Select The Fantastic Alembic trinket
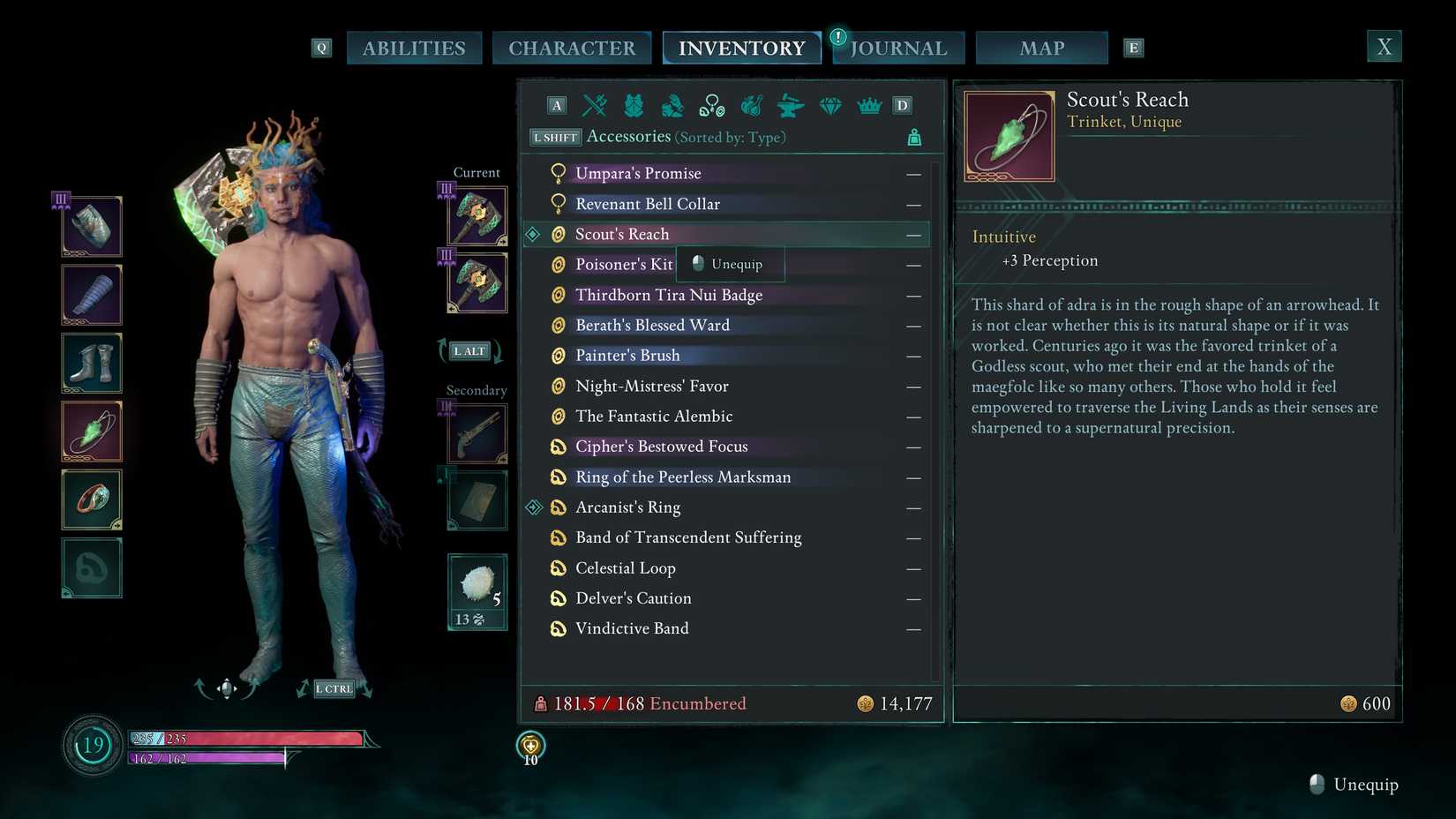Viewport: 1456px width, 819px height. point(654,417)
